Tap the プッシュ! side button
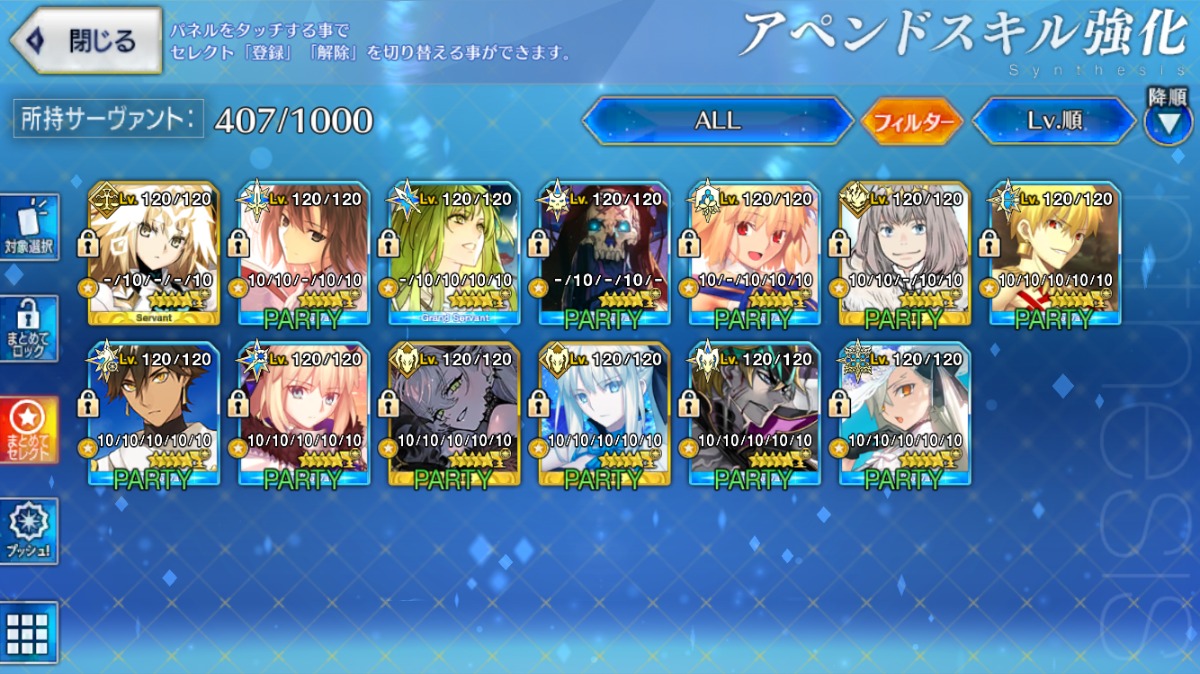The width and height of the screenshot is (1200, 674). point(29,531)
